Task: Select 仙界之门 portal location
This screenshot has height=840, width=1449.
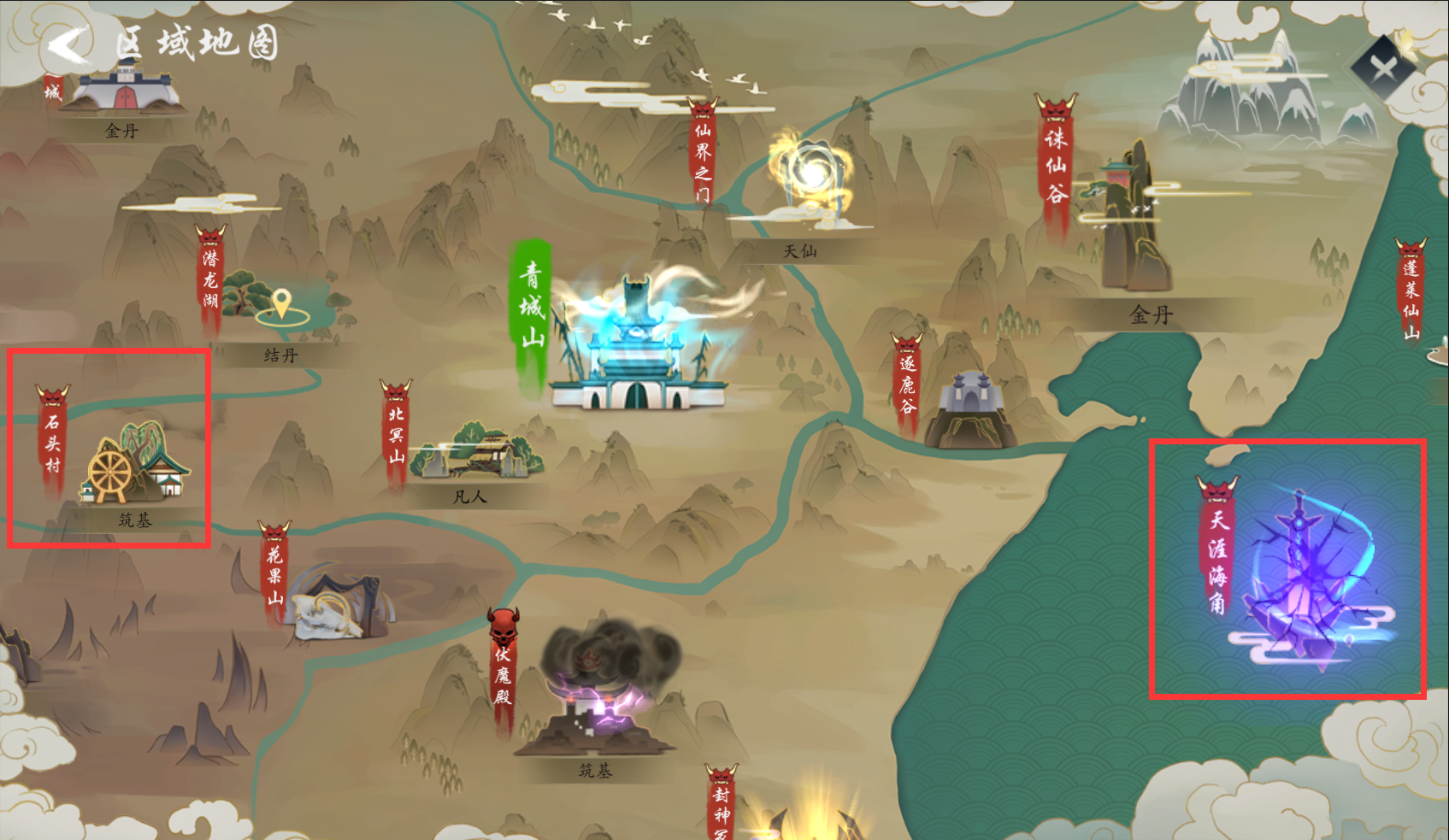Action: [703, 154]
